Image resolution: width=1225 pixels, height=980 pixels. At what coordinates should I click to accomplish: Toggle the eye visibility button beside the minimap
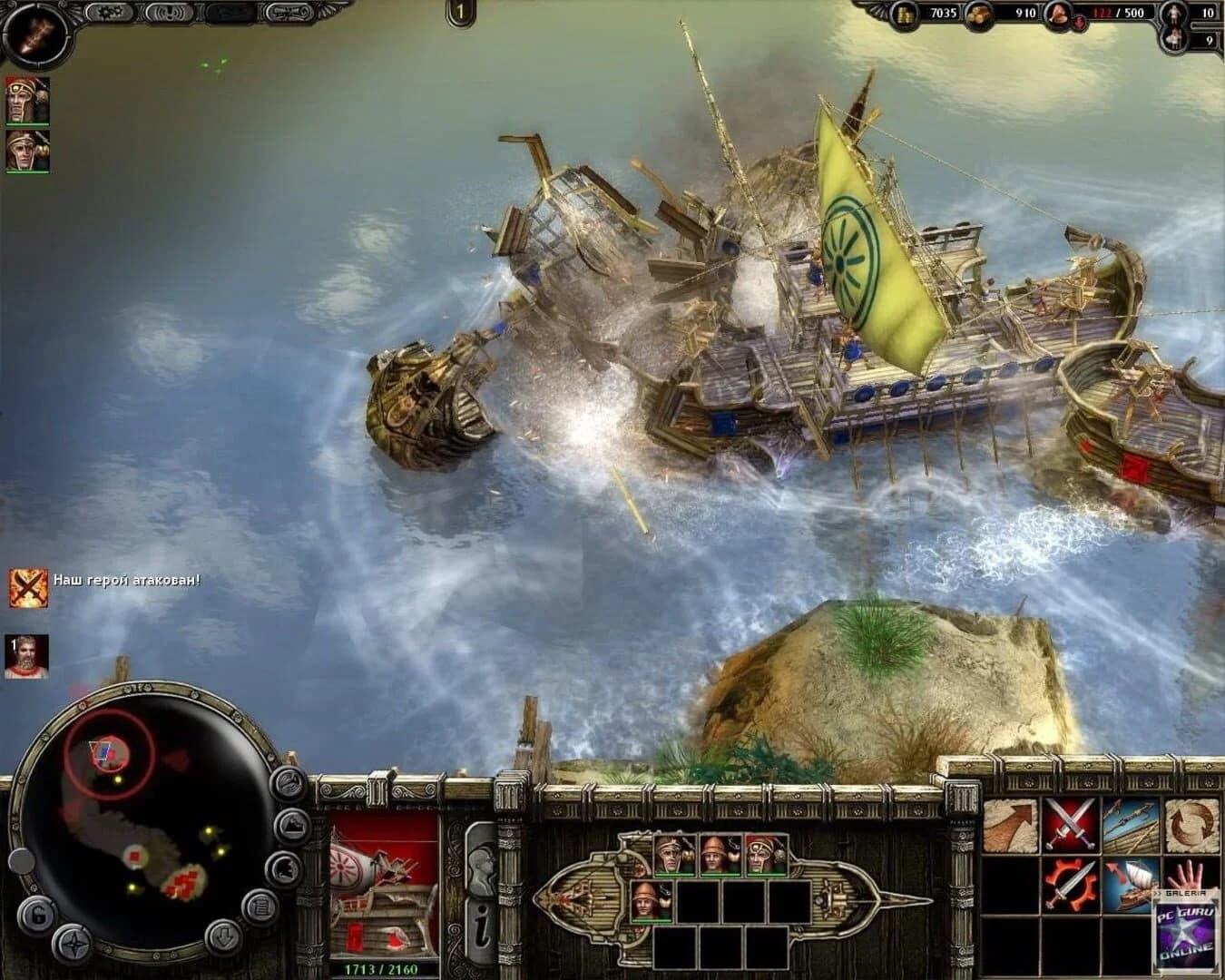[287, 782]
